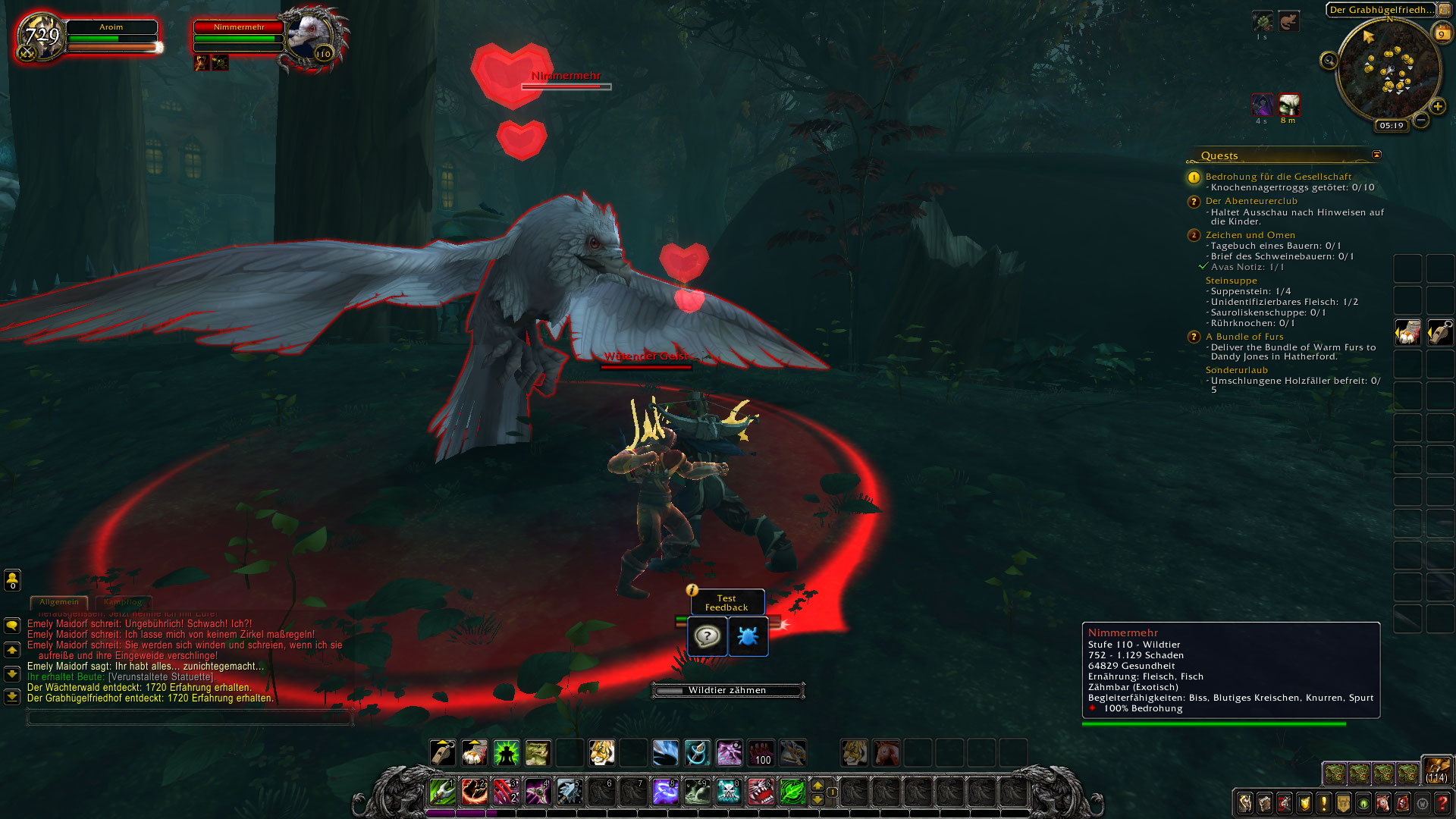Open the main backpack showing (114)

[x=1436, y=770]
